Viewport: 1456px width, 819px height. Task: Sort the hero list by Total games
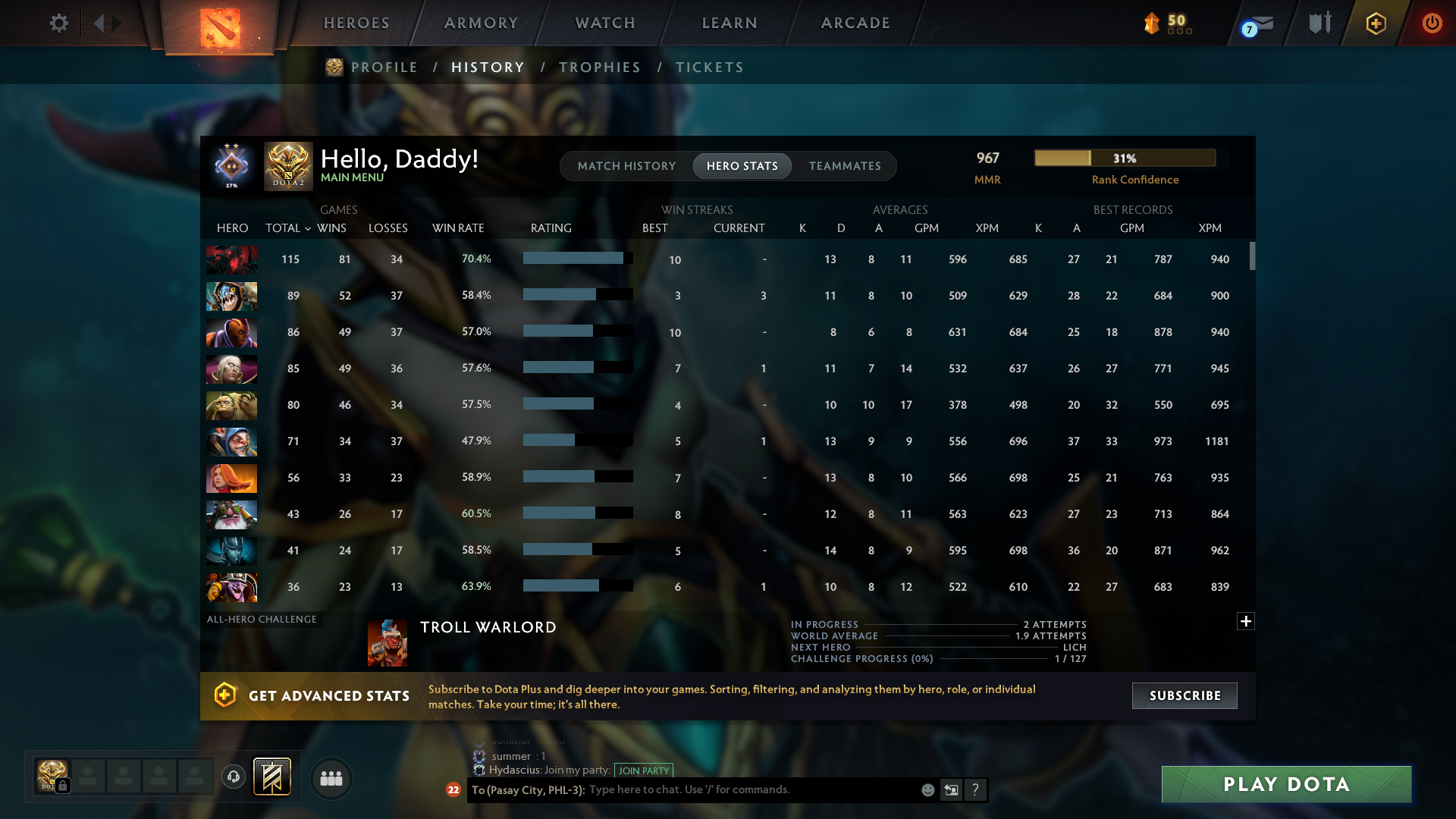[x=287, y=227]
